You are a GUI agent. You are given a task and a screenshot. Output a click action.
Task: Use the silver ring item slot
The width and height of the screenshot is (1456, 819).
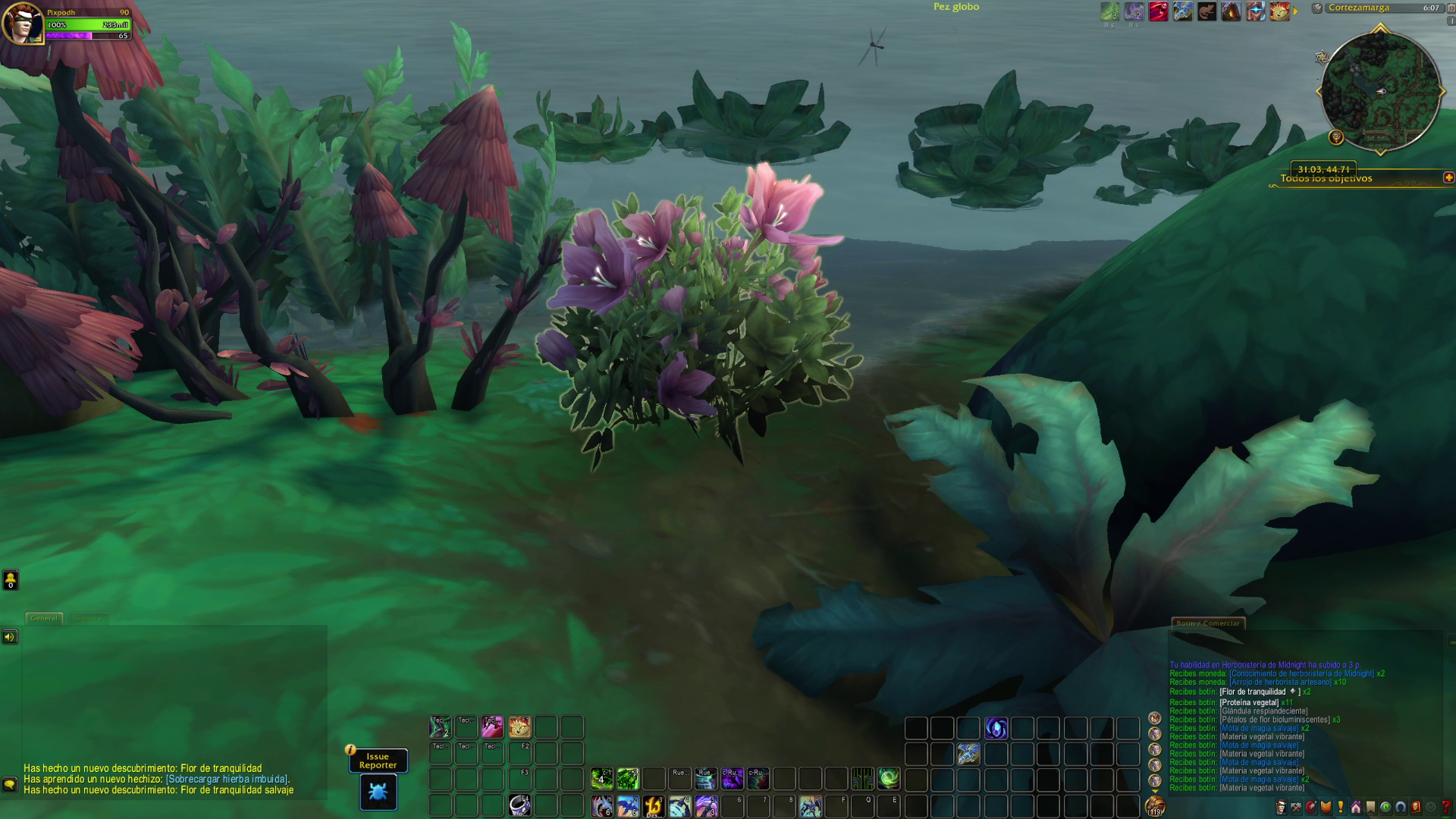click(x=519, y=805)
